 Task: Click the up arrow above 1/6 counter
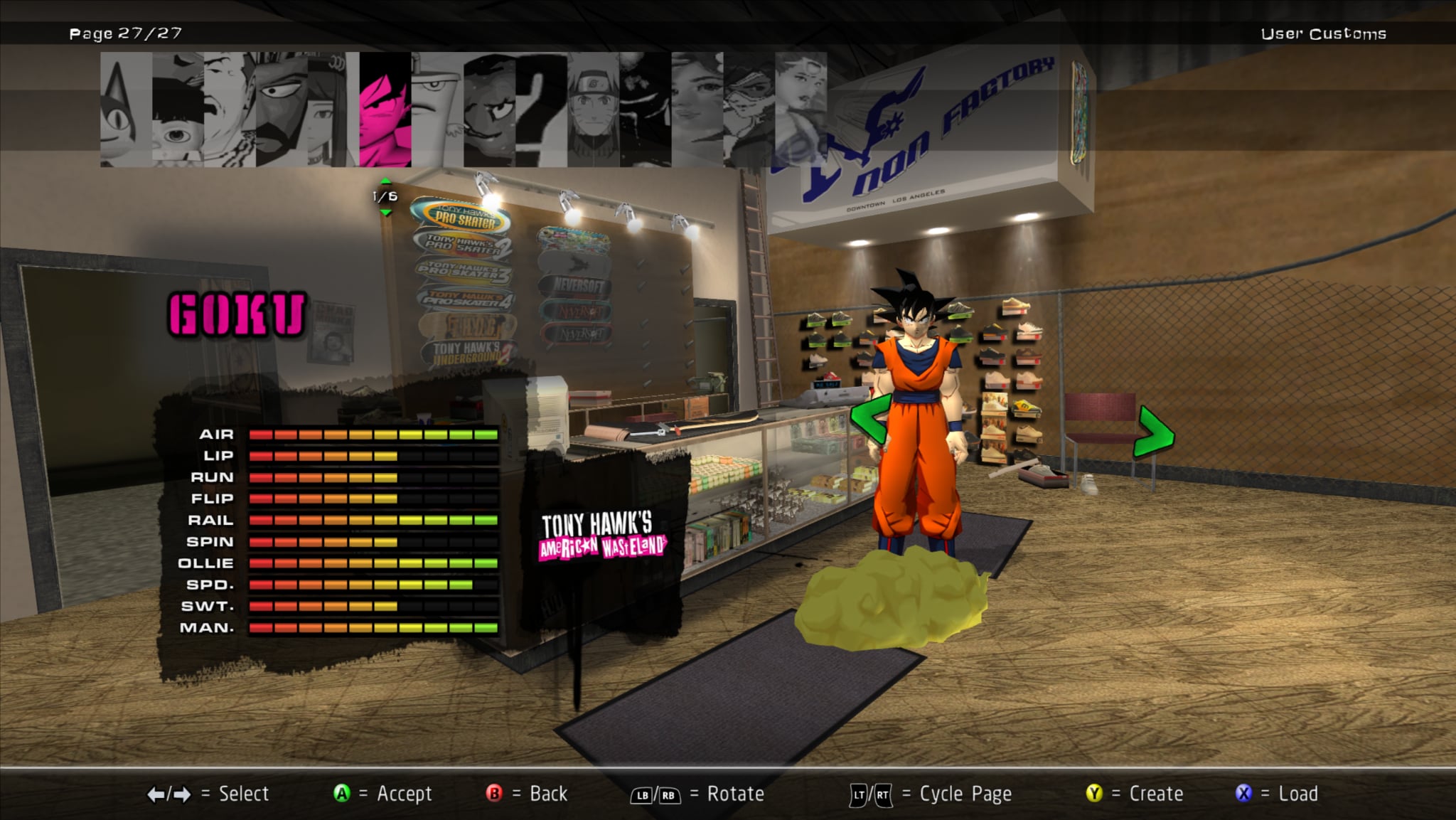[x=385, y=182]
